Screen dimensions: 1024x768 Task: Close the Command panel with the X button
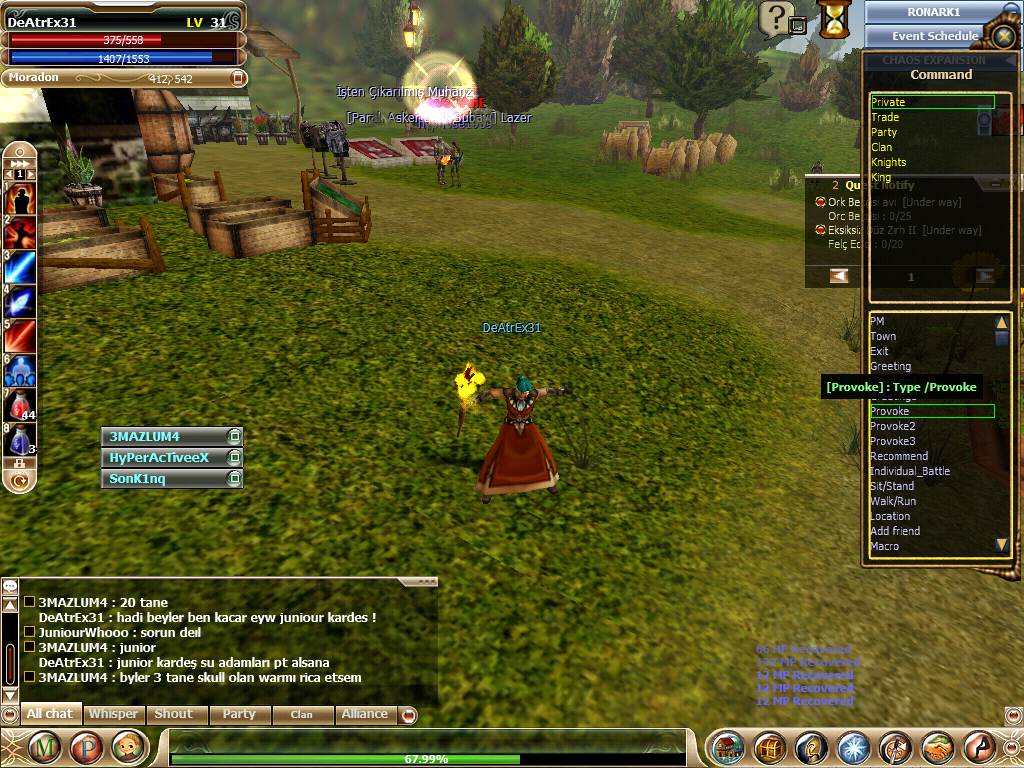point(1004,36)
